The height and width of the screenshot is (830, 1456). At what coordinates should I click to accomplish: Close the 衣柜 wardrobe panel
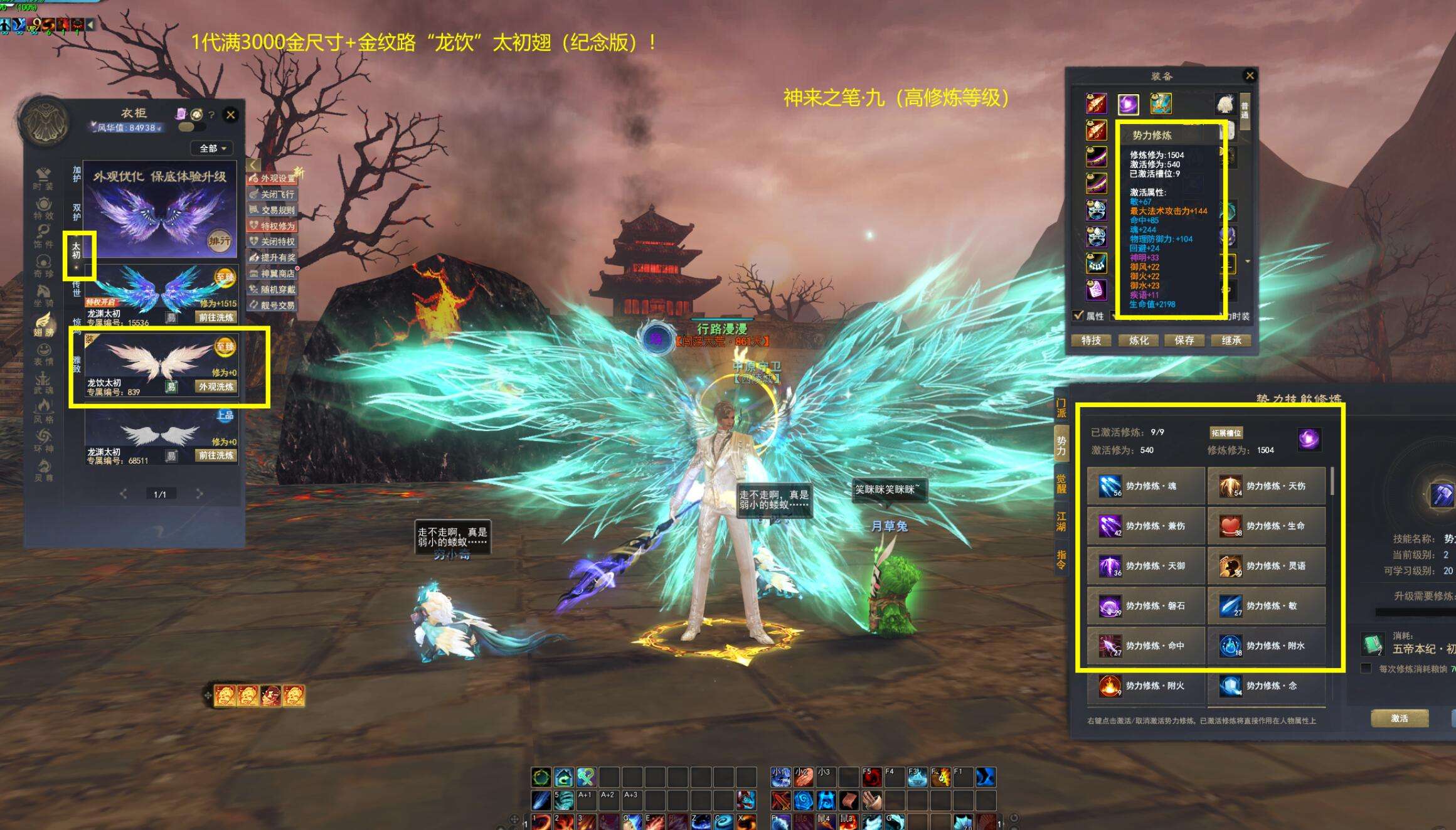click(x=231, y=114)
